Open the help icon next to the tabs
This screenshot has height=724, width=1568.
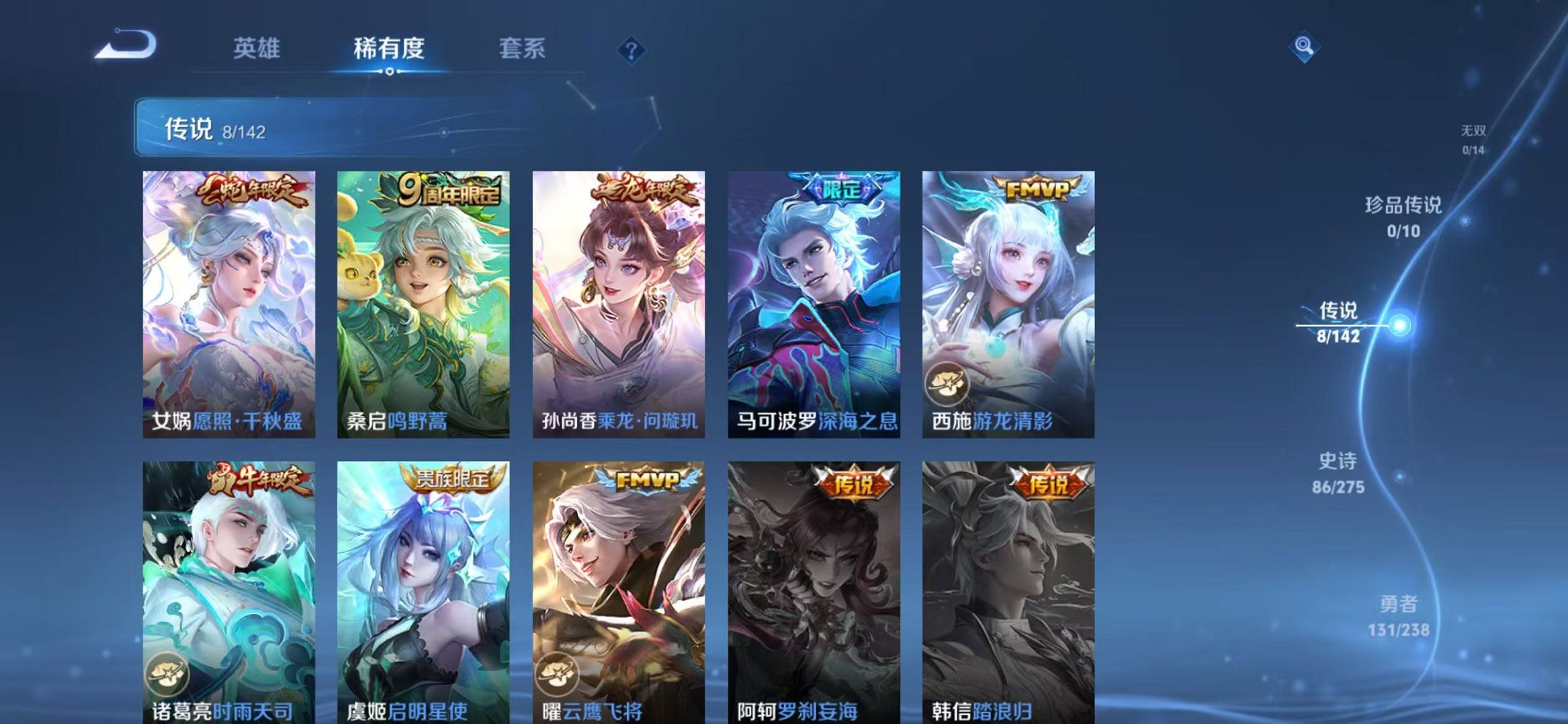point(631,50)
